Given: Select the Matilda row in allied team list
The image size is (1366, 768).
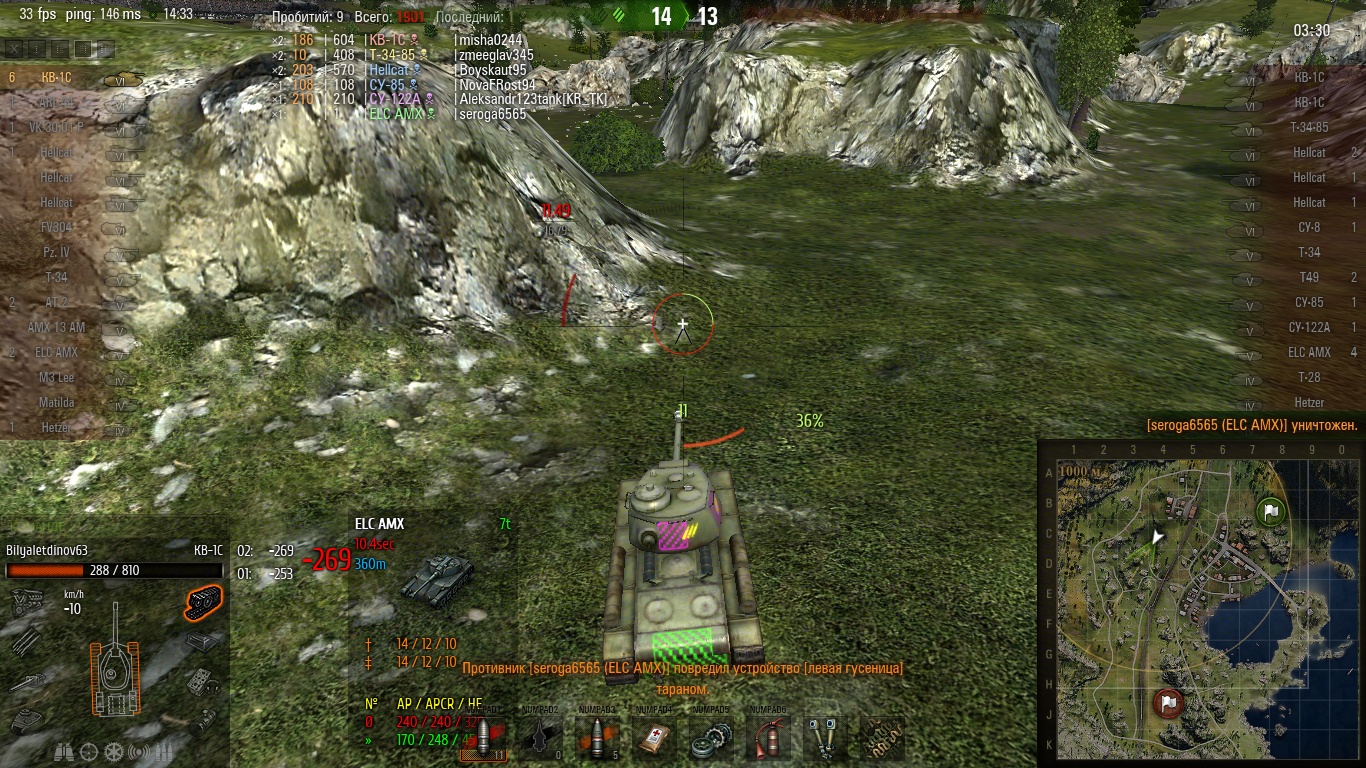Looking at the screenshot, I should click(60, 403).
